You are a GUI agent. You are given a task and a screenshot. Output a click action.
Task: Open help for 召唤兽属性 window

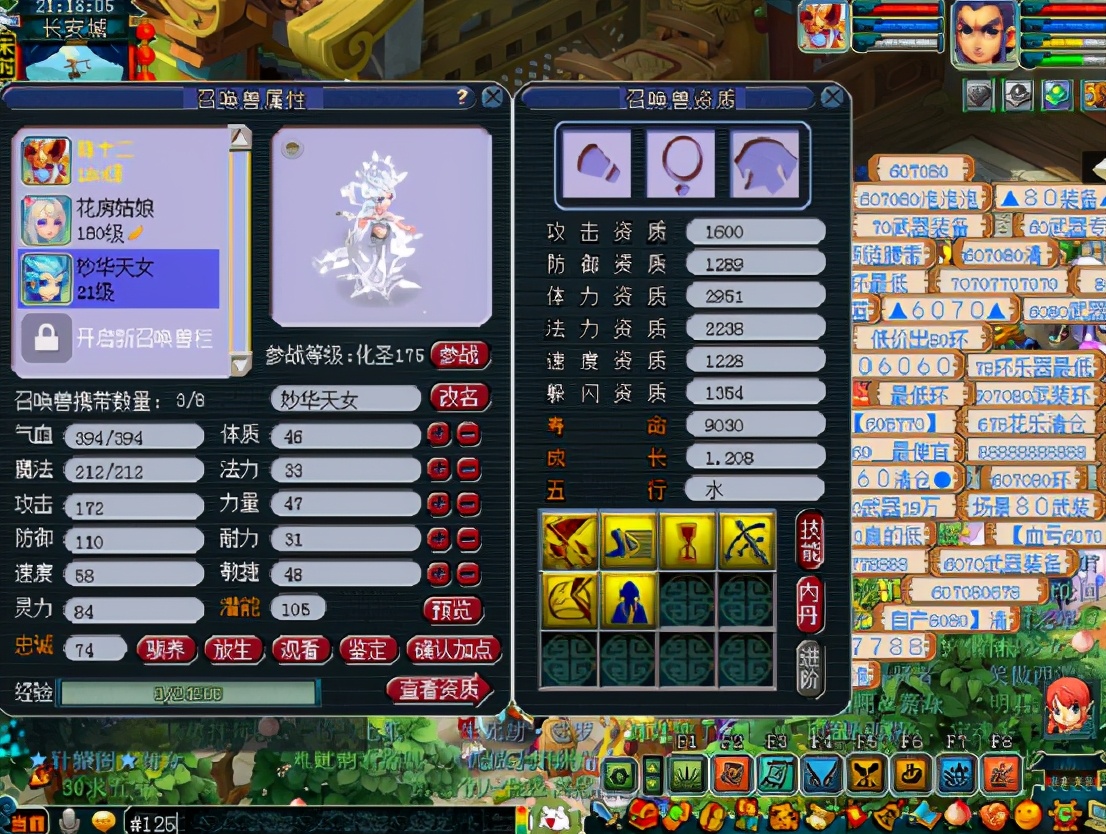point(462,97)
